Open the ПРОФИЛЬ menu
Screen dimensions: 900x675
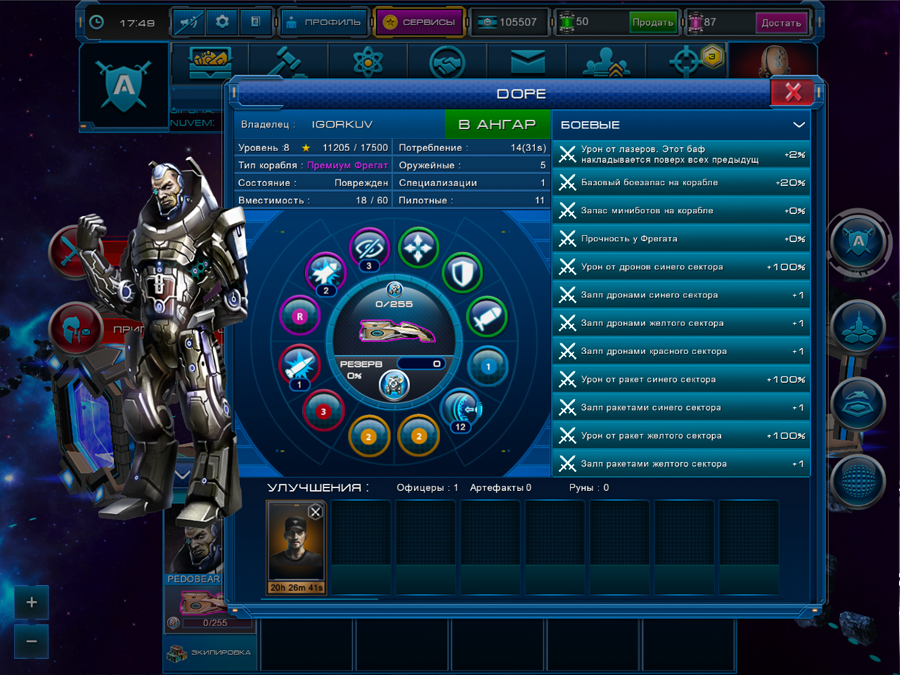322,22
